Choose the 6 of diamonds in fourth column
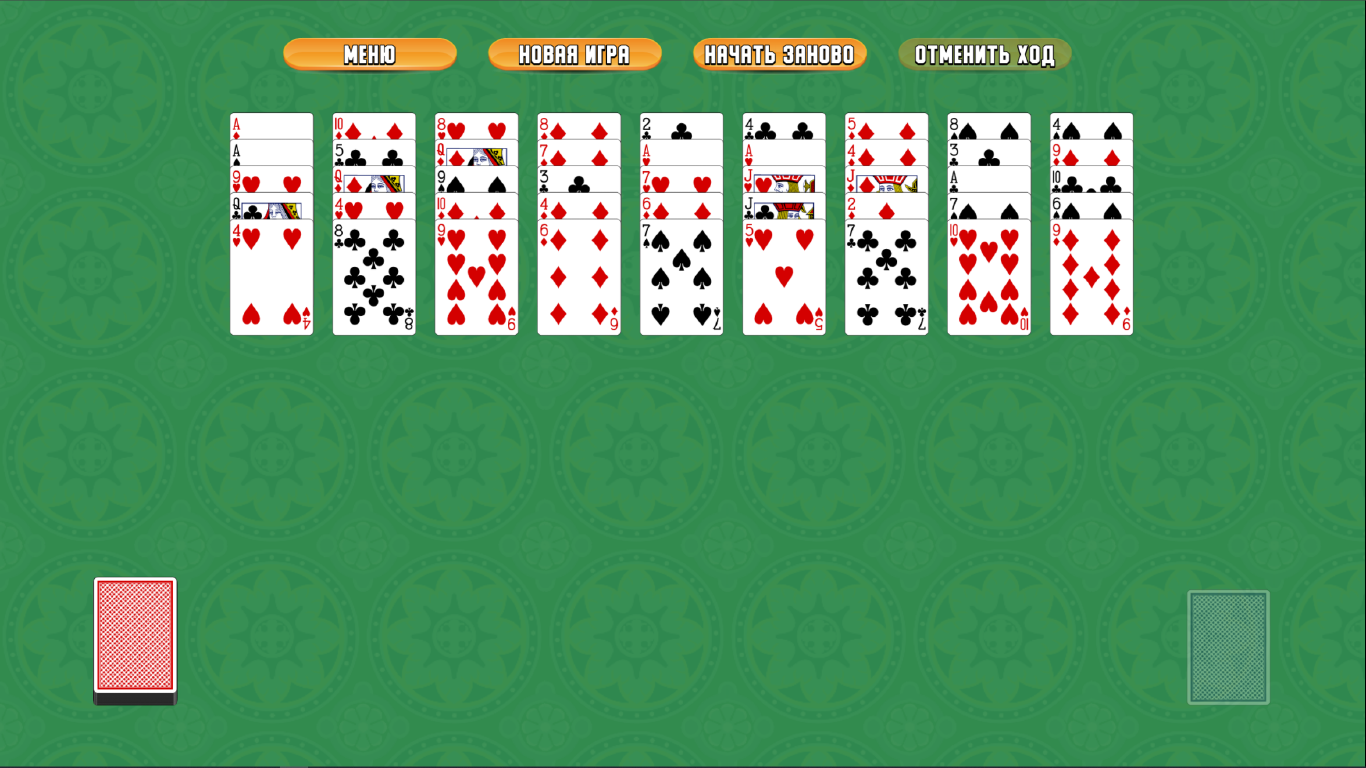This screenshot has width=1366, height=768. (x=578, y=280)
